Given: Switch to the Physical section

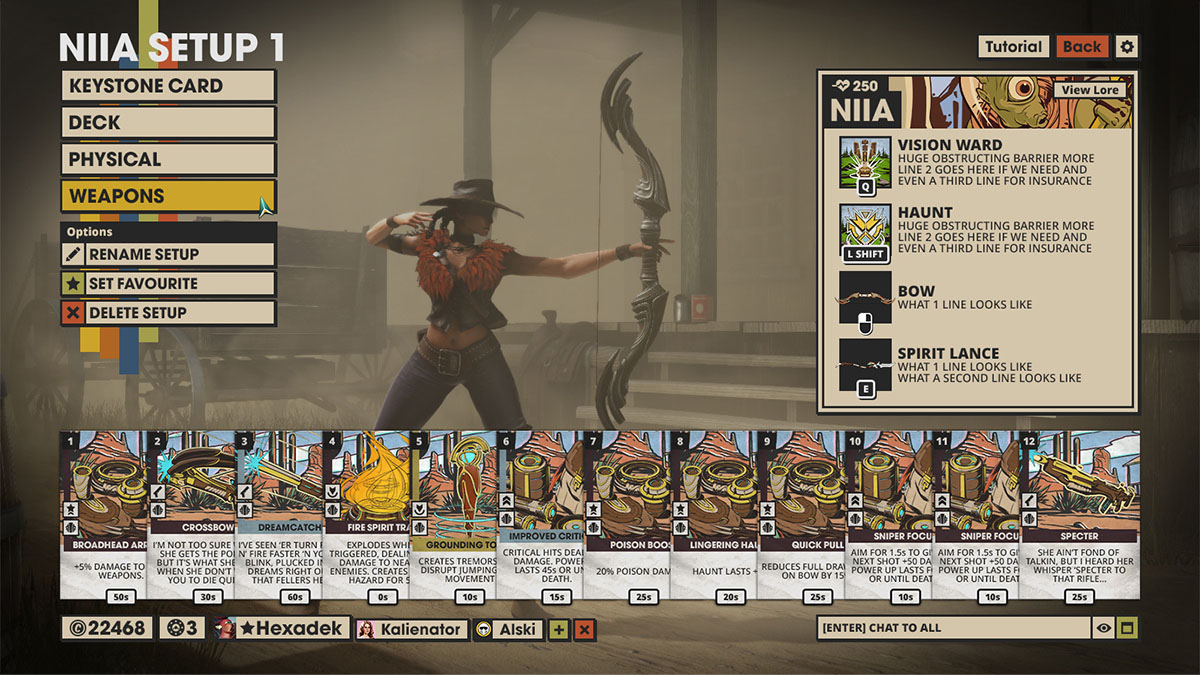Looking at the screenshot, I should point(168,159).
